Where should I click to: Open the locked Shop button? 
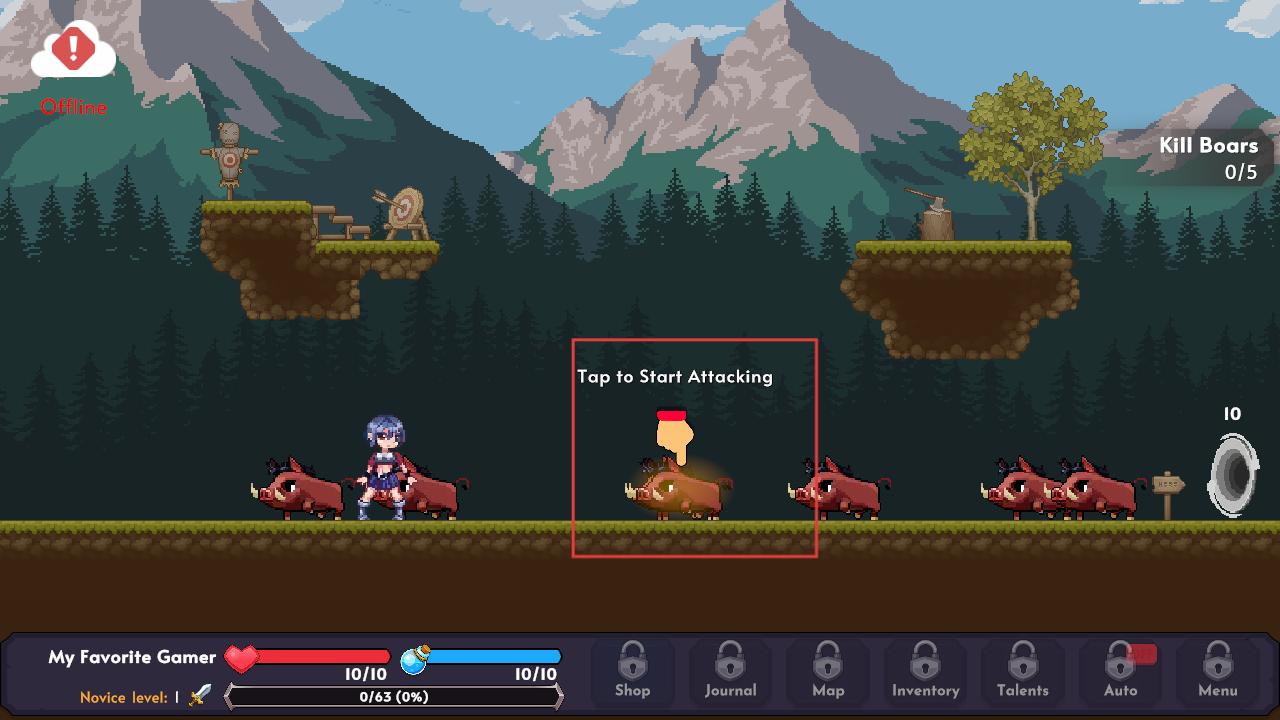632,670
